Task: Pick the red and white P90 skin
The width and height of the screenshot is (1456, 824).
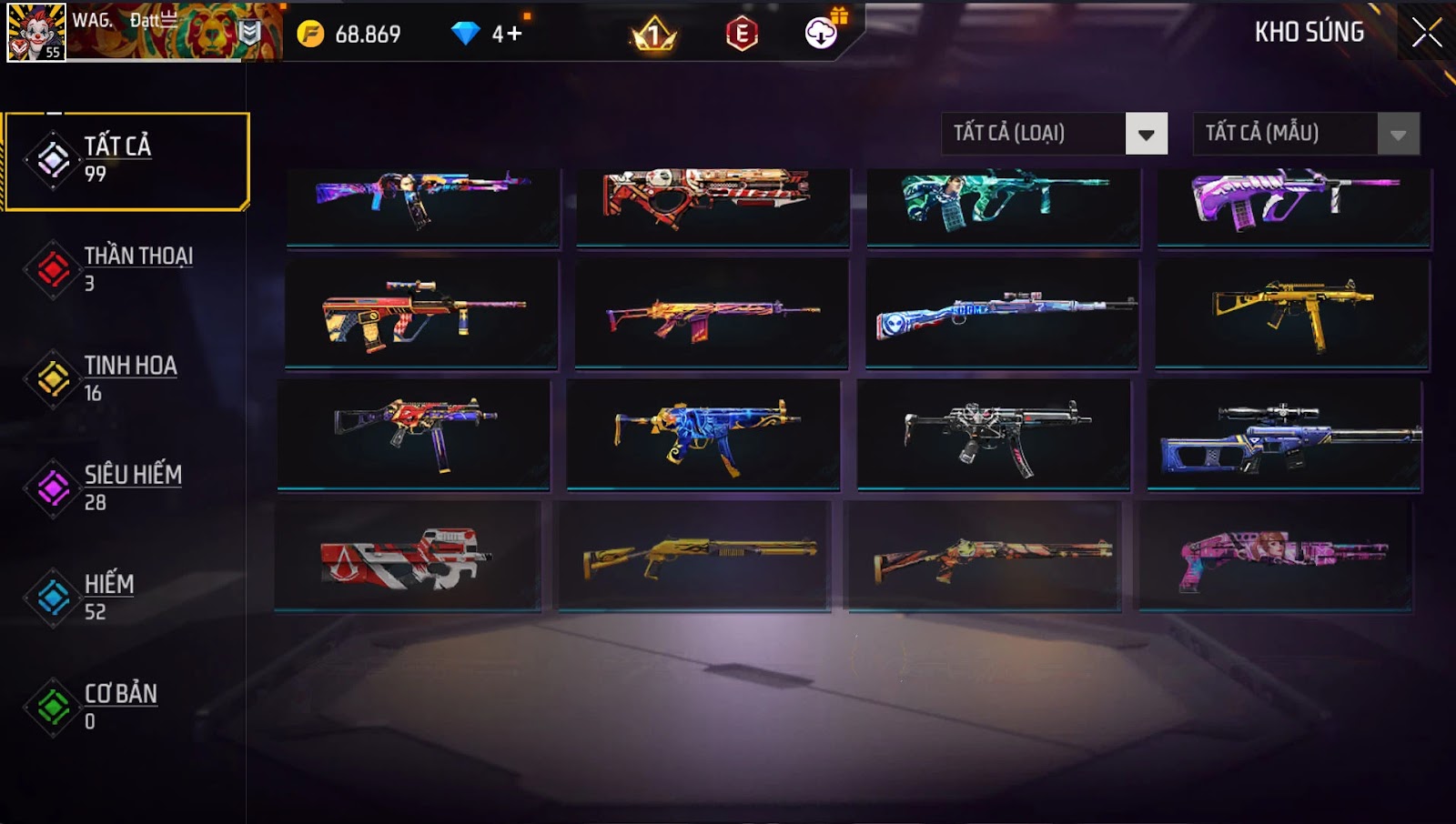Action: click(408, 556)
